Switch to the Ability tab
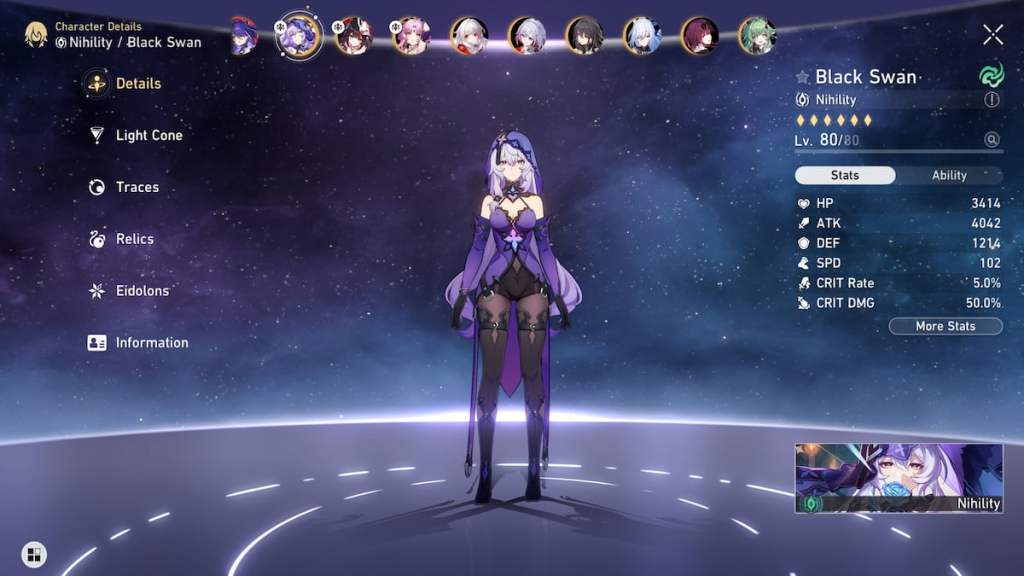The height and width of the screenshot is (576, 1024). pyautogui.click(x=949, y=175)
